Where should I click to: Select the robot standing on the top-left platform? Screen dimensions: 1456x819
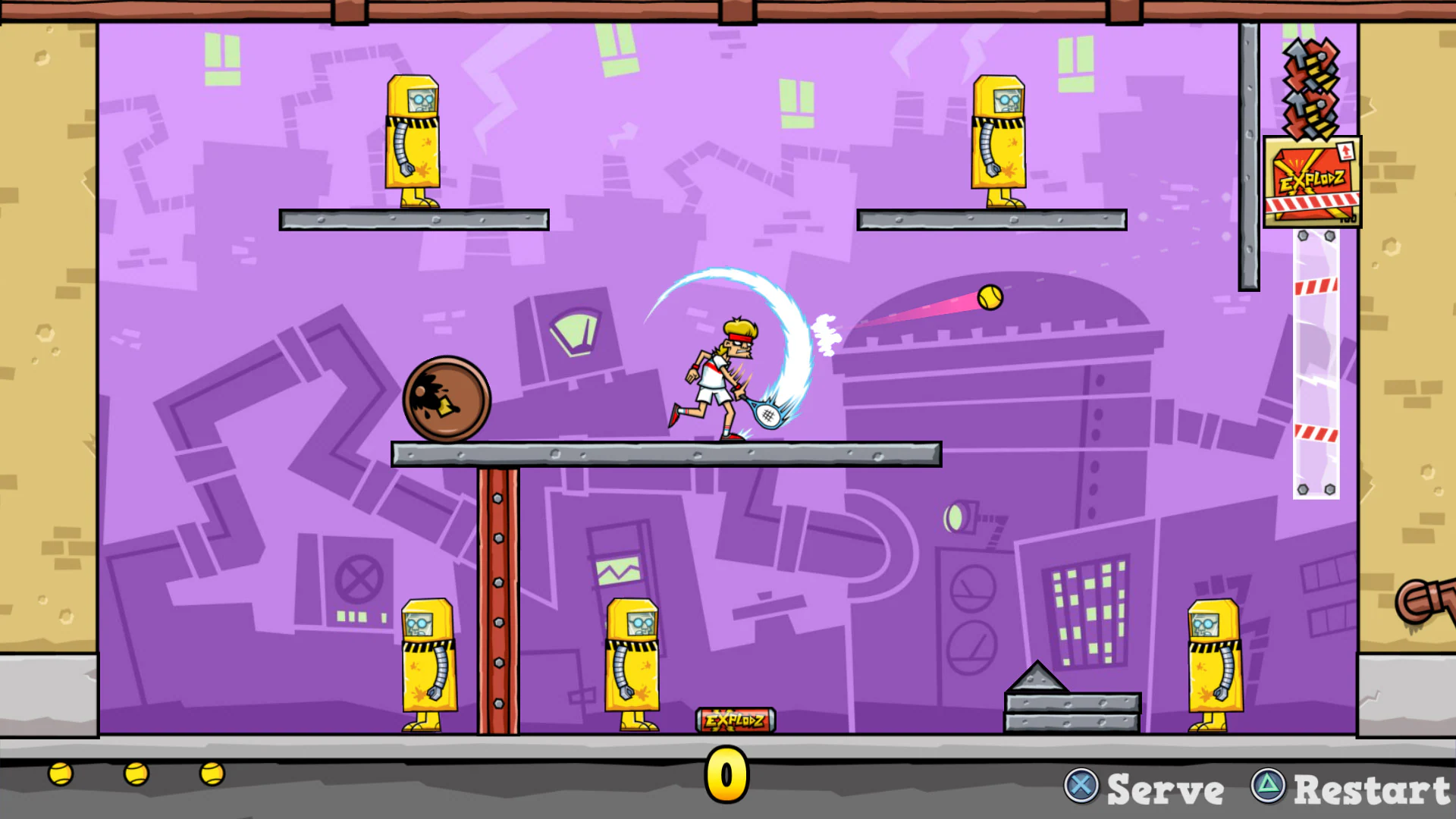click(x=413, y=140)
